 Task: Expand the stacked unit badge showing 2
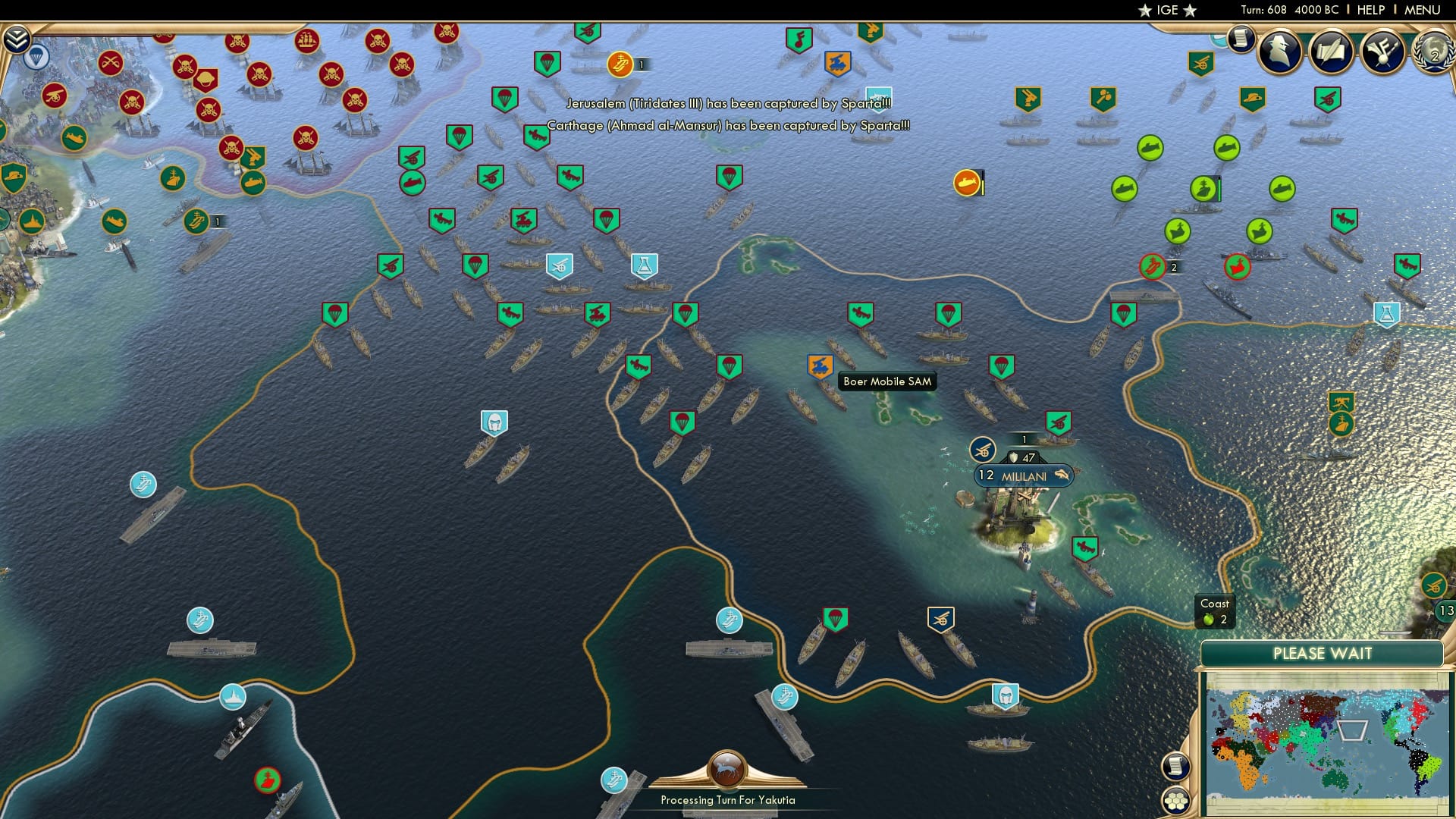[1174, 267]
